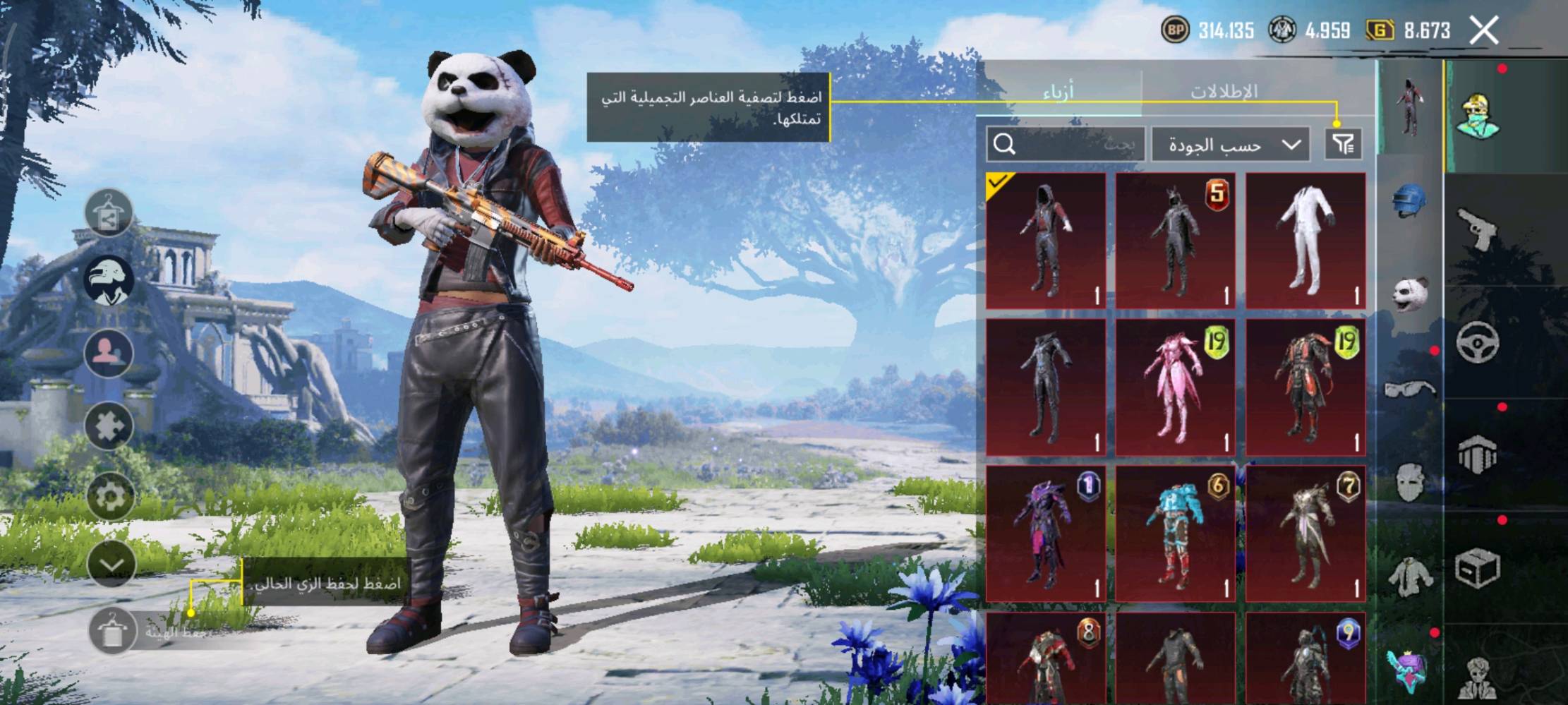The width and height of the screenshot is (1568, 705).
Task: Click the filter owned items icon
Action: [x=1343, y=145]
